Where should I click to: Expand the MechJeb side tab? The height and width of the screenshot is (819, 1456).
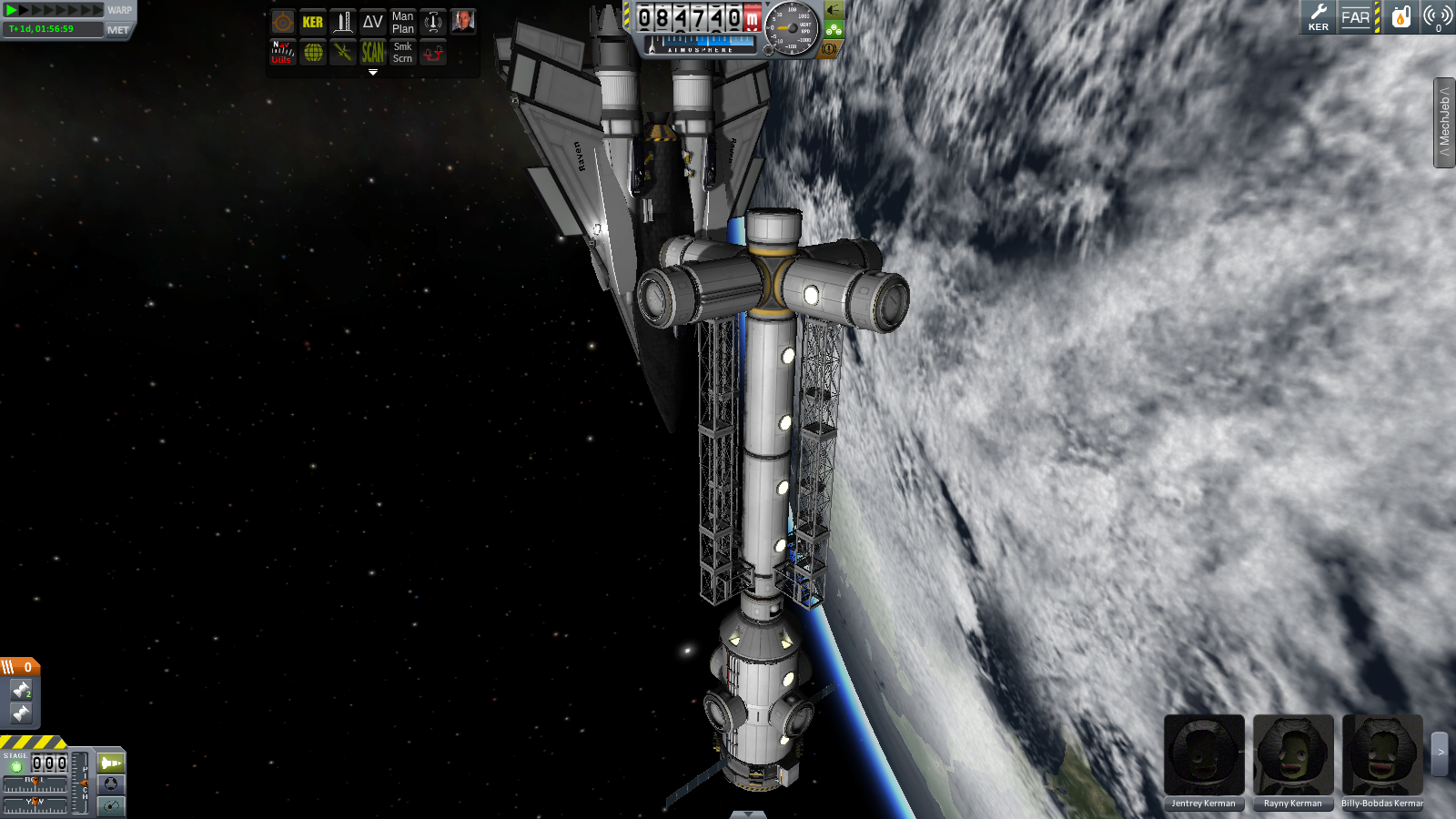(x=1444, y=123)
